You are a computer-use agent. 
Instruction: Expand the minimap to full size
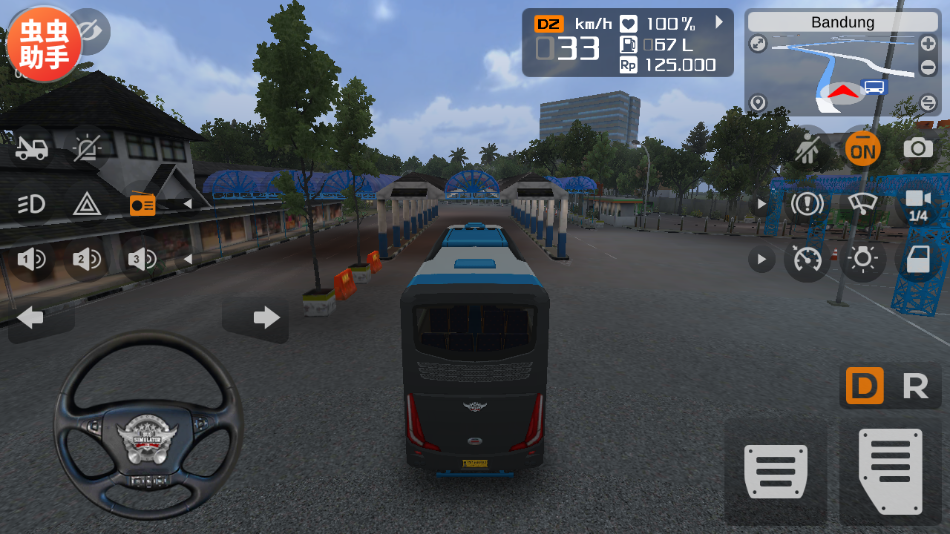[758, 44]
